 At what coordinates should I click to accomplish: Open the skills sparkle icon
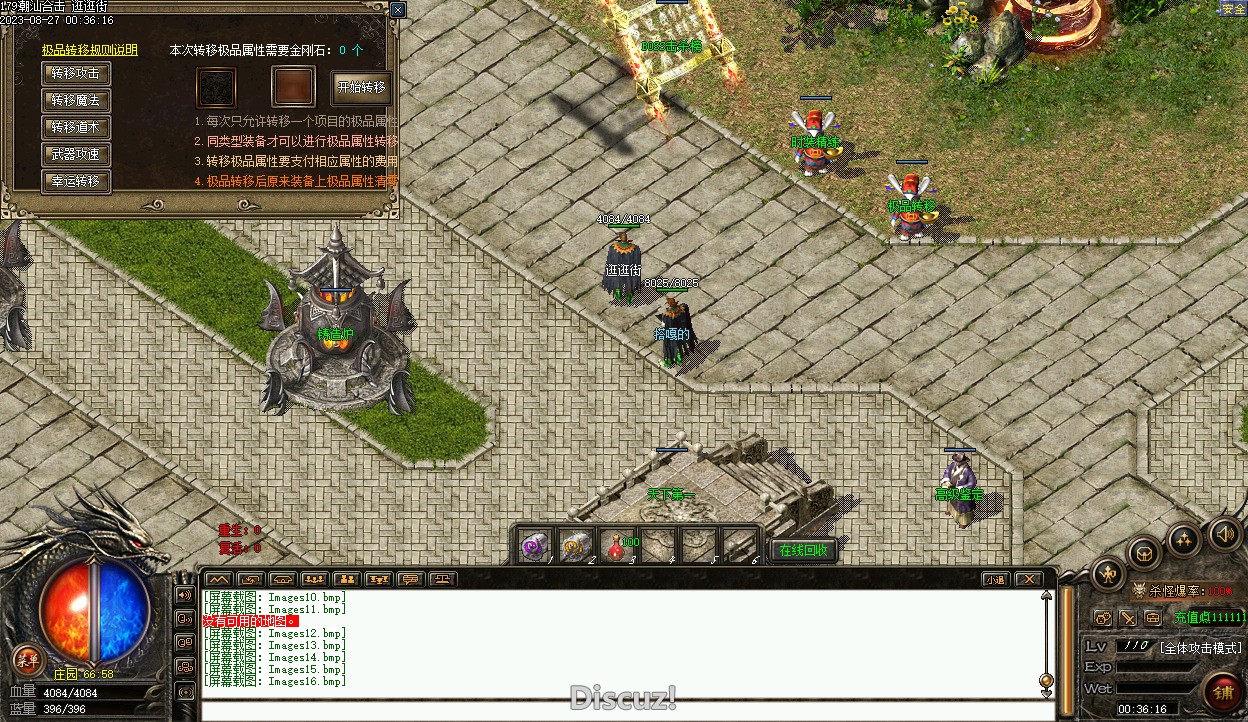tap(1185, 540)
